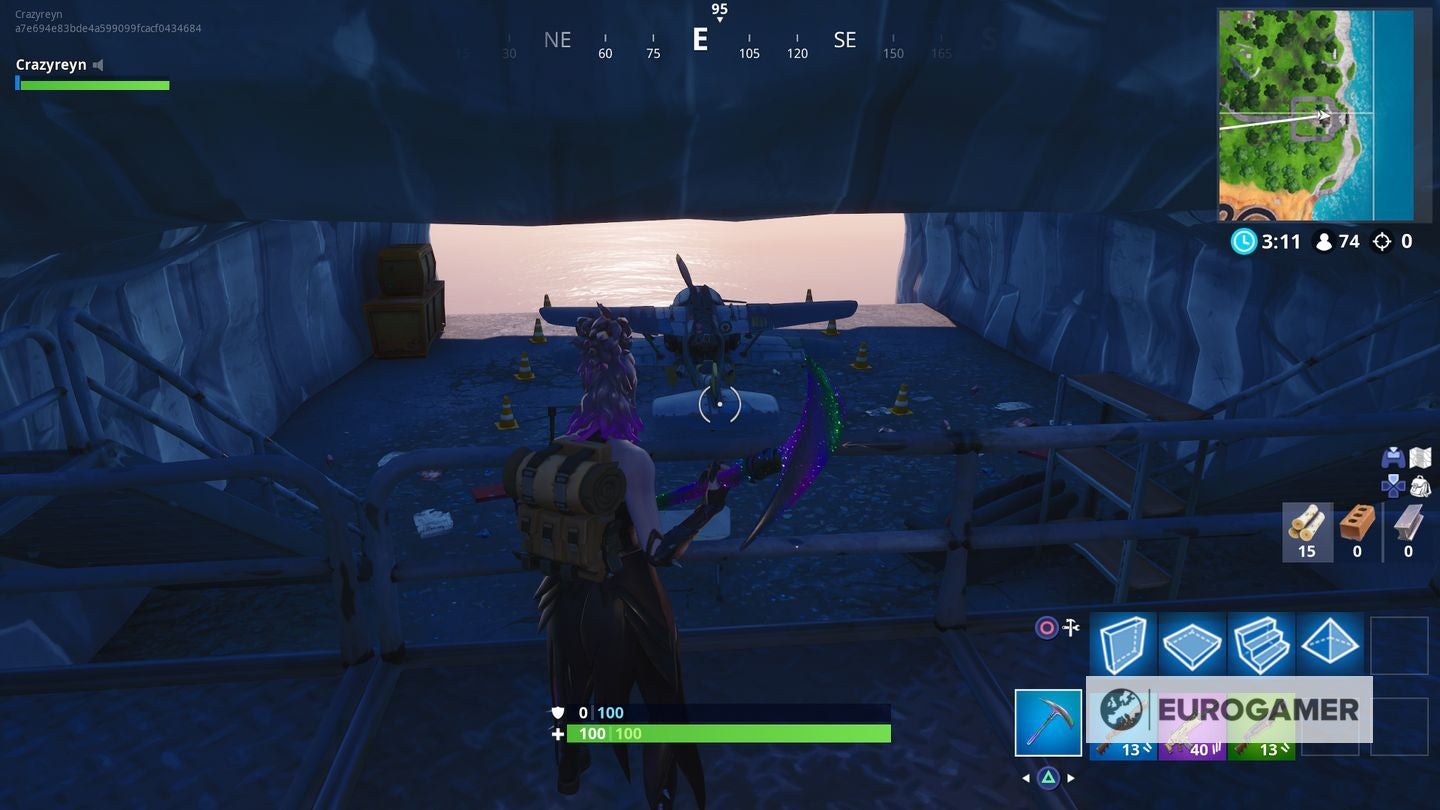1440x810 pixels.
Task: Click the left arrow to cycle weapons
Action: point(1024,777)
